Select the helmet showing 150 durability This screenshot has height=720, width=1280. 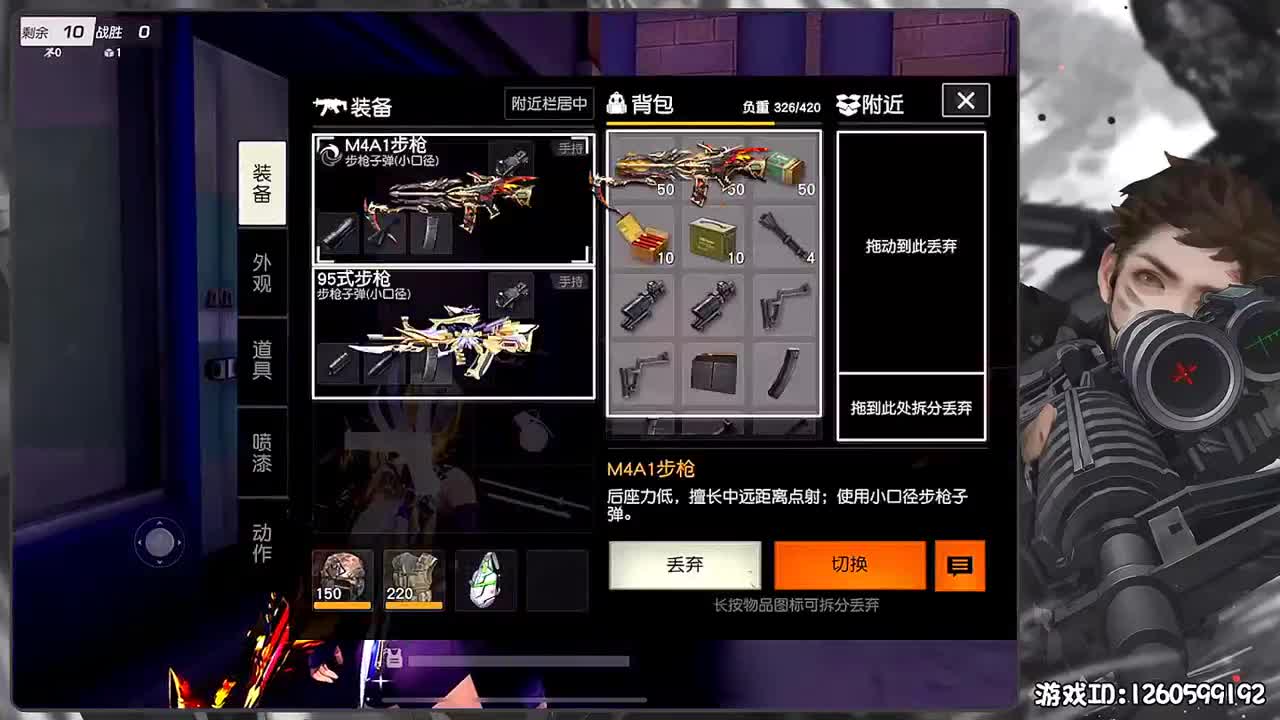[x=341, y=580]
